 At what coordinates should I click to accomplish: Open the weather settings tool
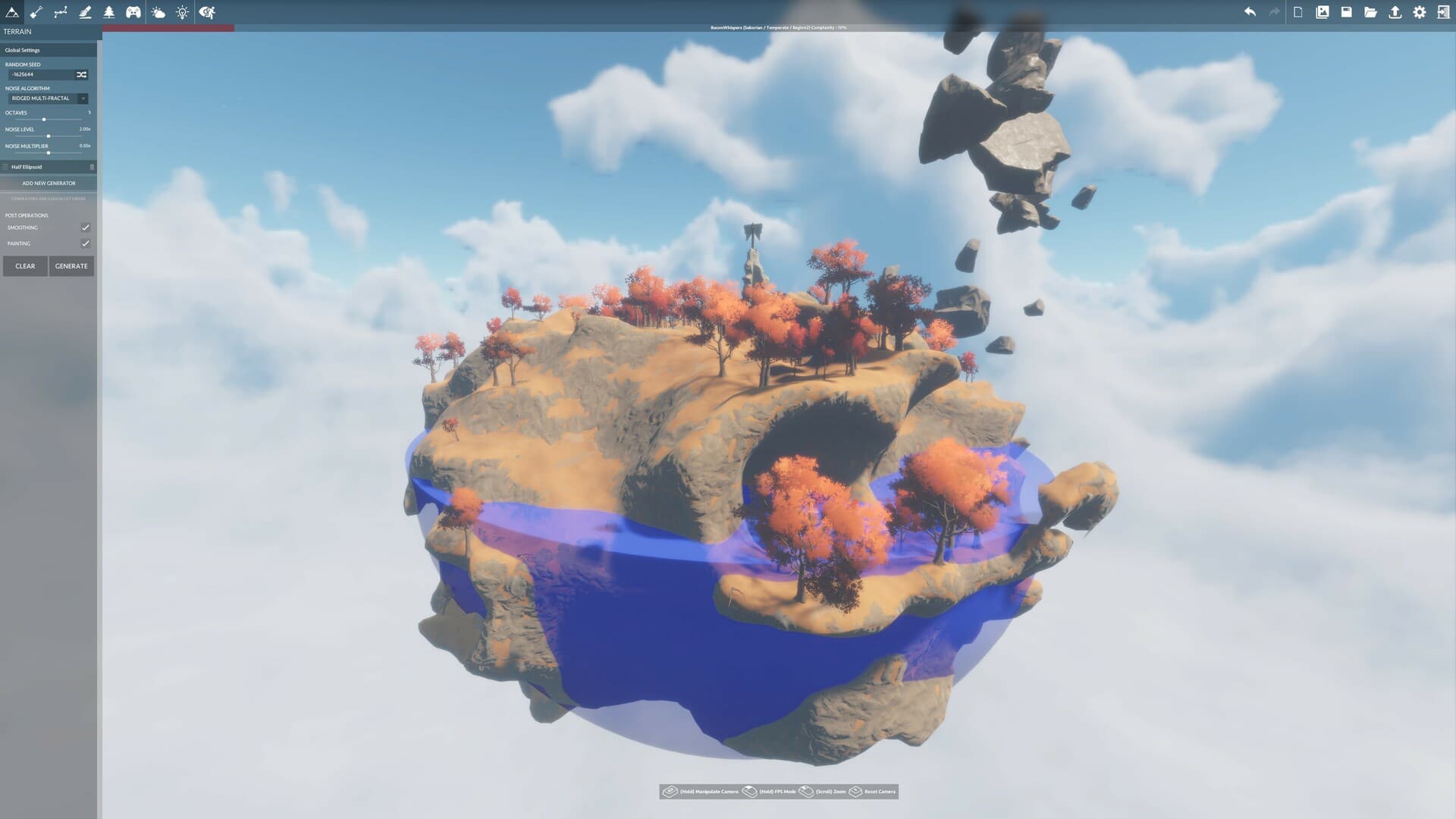[157, 12]
